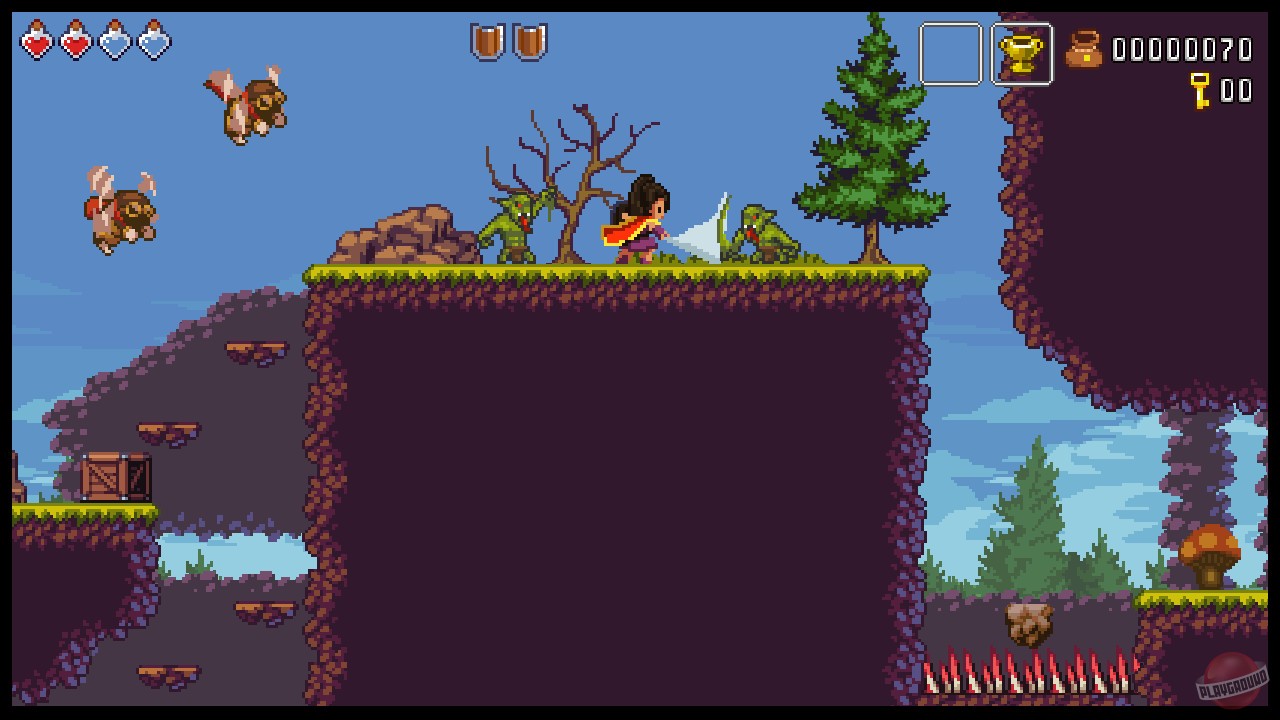Click the left shield icon at top center
Viewport: 1280px width, 720px height.
pos(489,42)
